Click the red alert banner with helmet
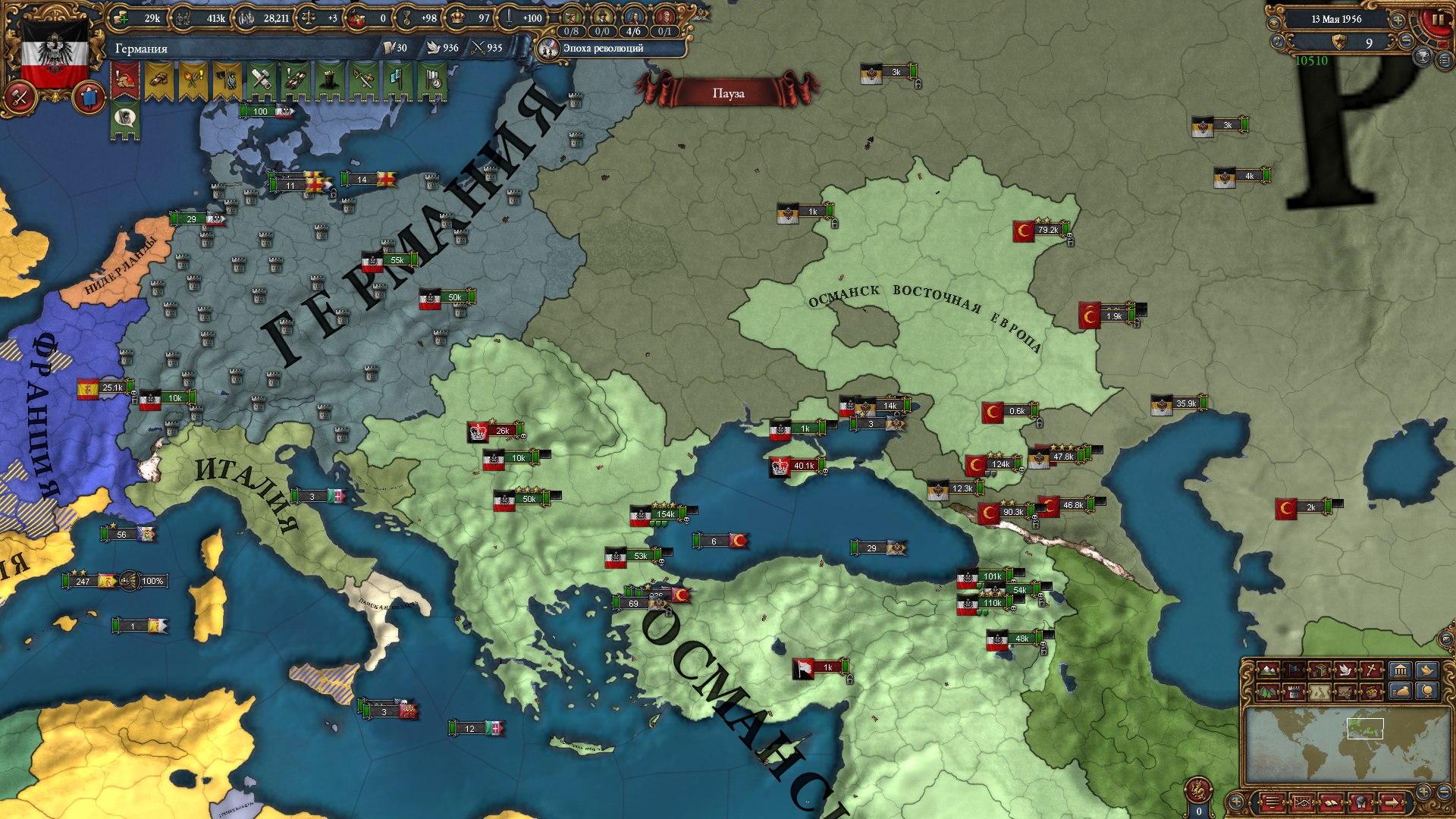 click(x=125, y=80)
